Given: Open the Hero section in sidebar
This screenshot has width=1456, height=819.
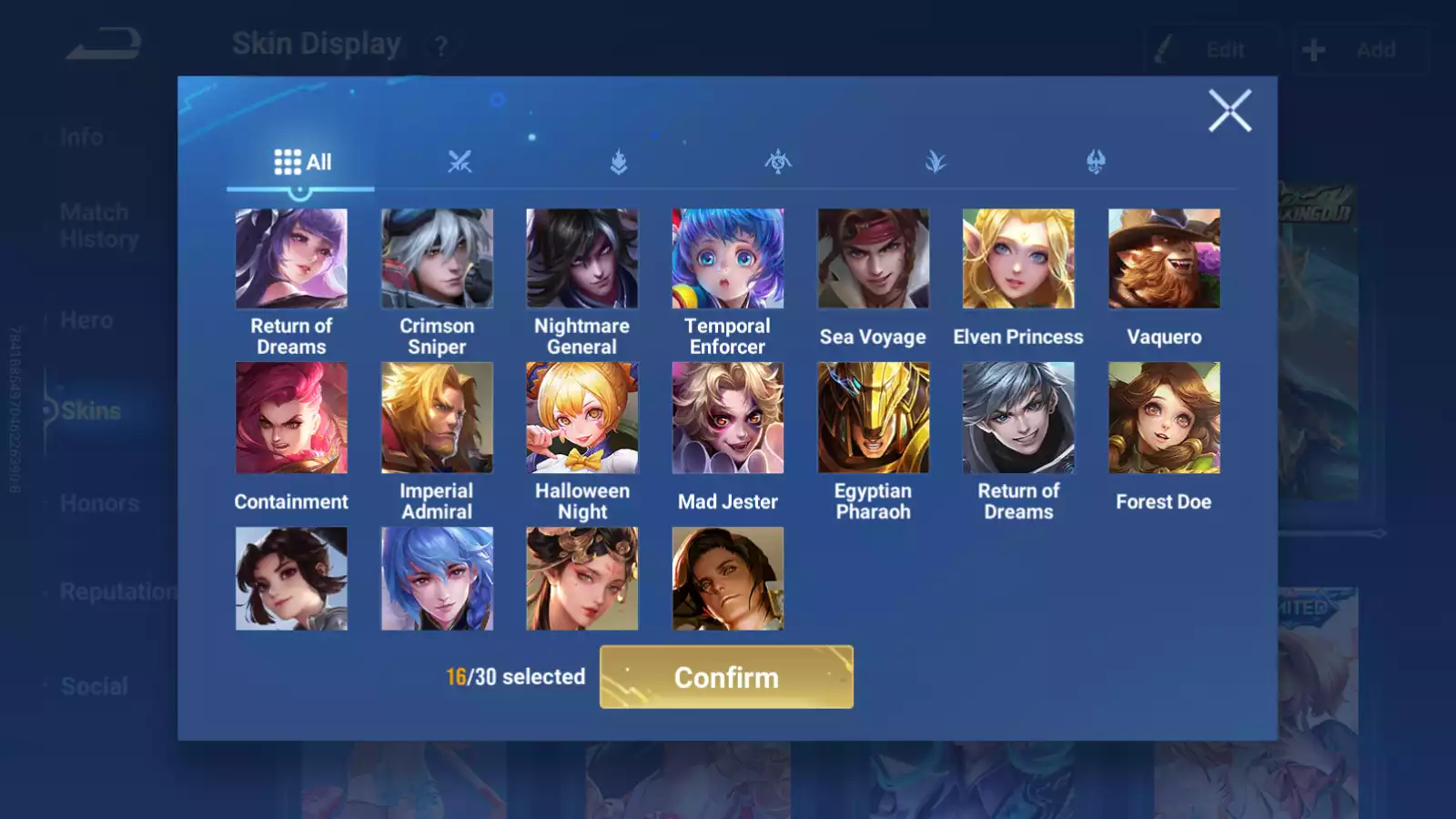Looking at the screenshot, I should (x=88, y=319).
